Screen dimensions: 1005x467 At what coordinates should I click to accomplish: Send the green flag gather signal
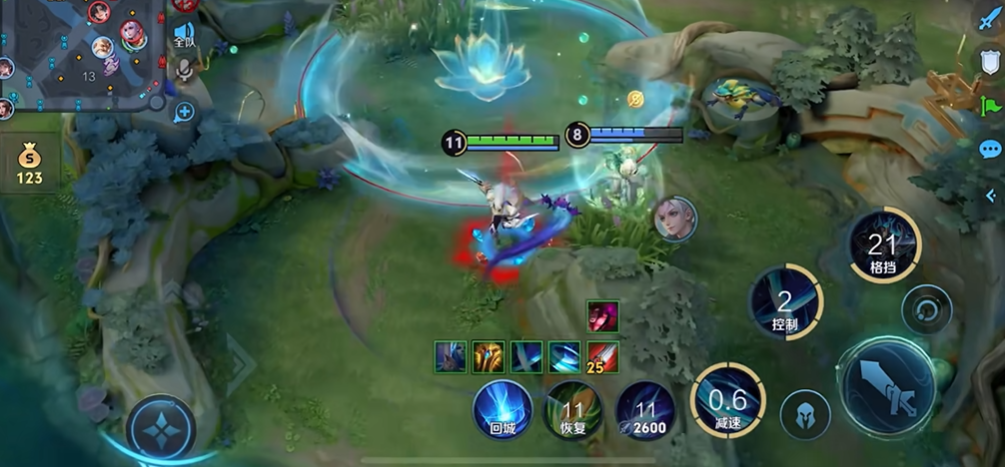[990, 105]
